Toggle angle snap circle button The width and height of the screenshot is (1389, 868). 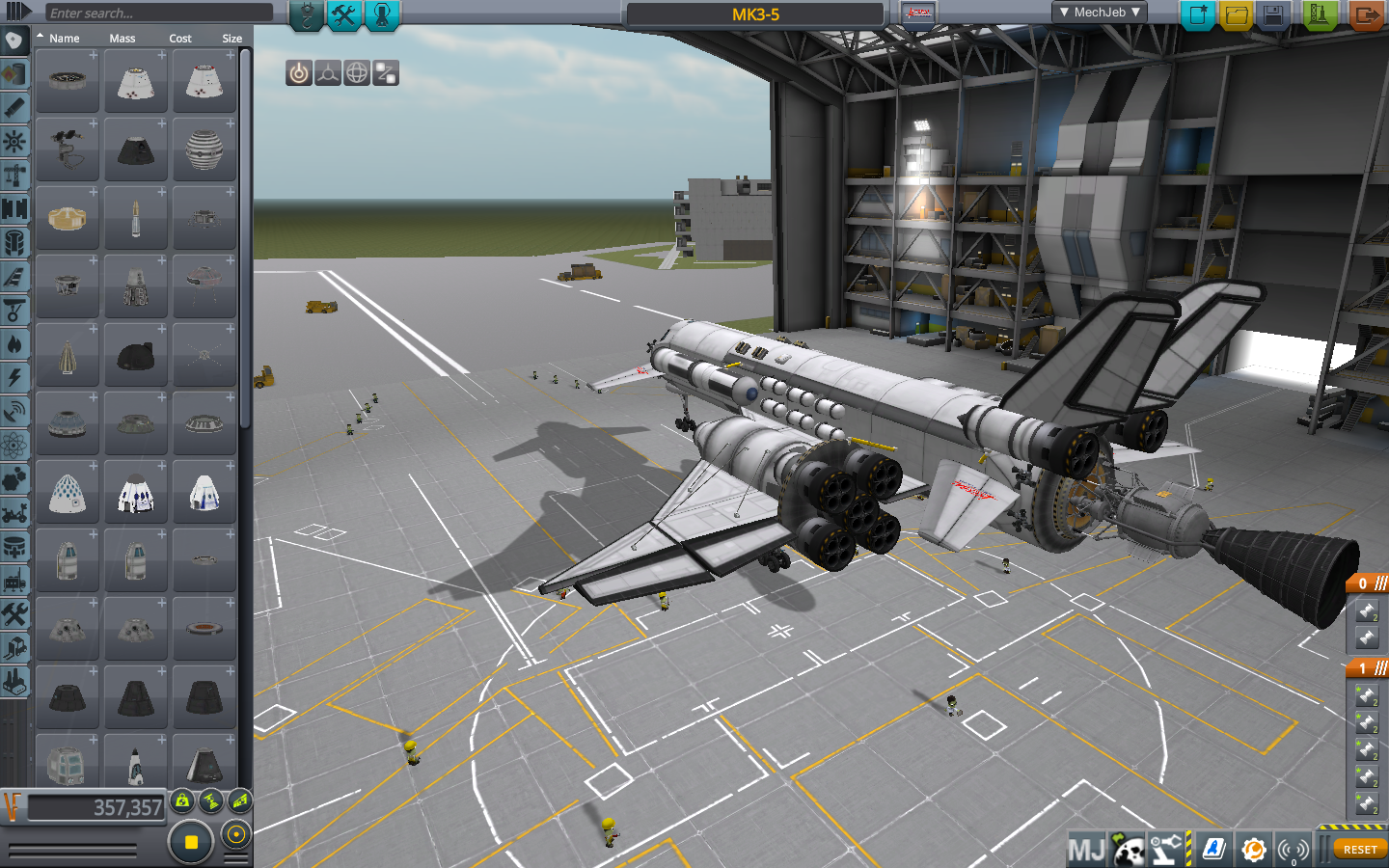pos(236,834)
